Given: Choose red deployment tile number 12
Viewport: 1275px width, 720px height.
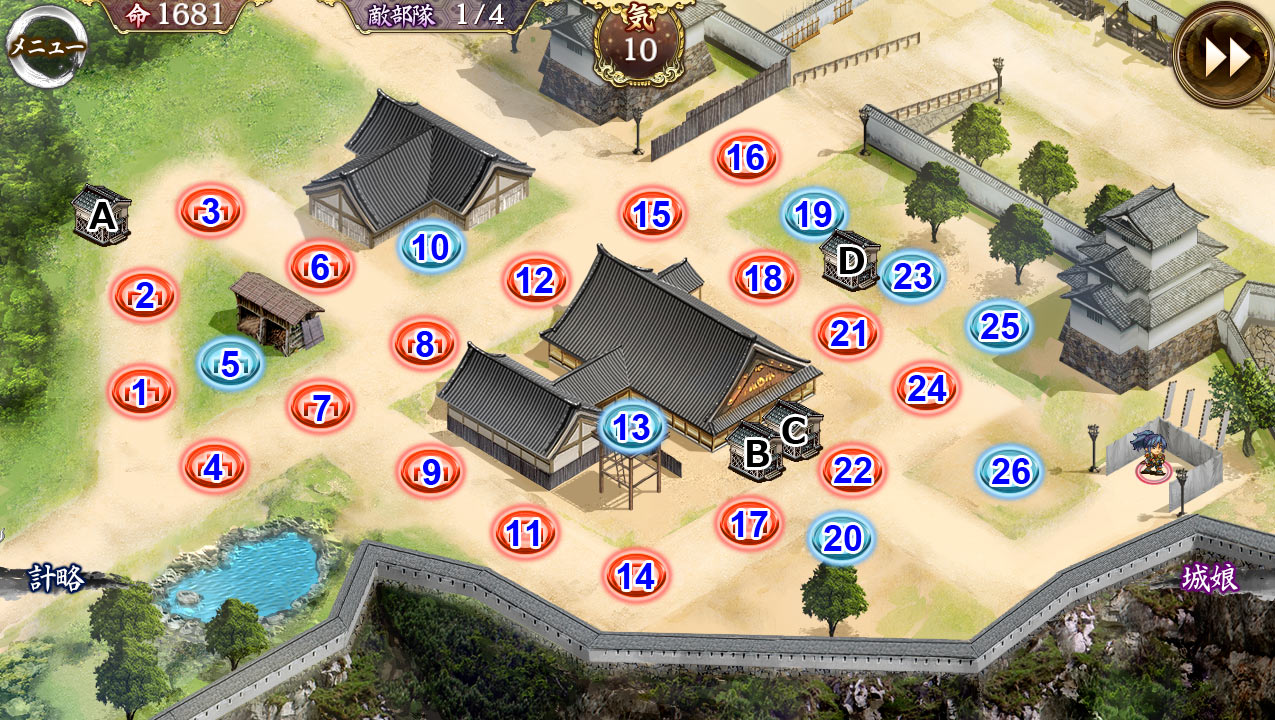Looking at the screenshot, I should pos(536,281).
